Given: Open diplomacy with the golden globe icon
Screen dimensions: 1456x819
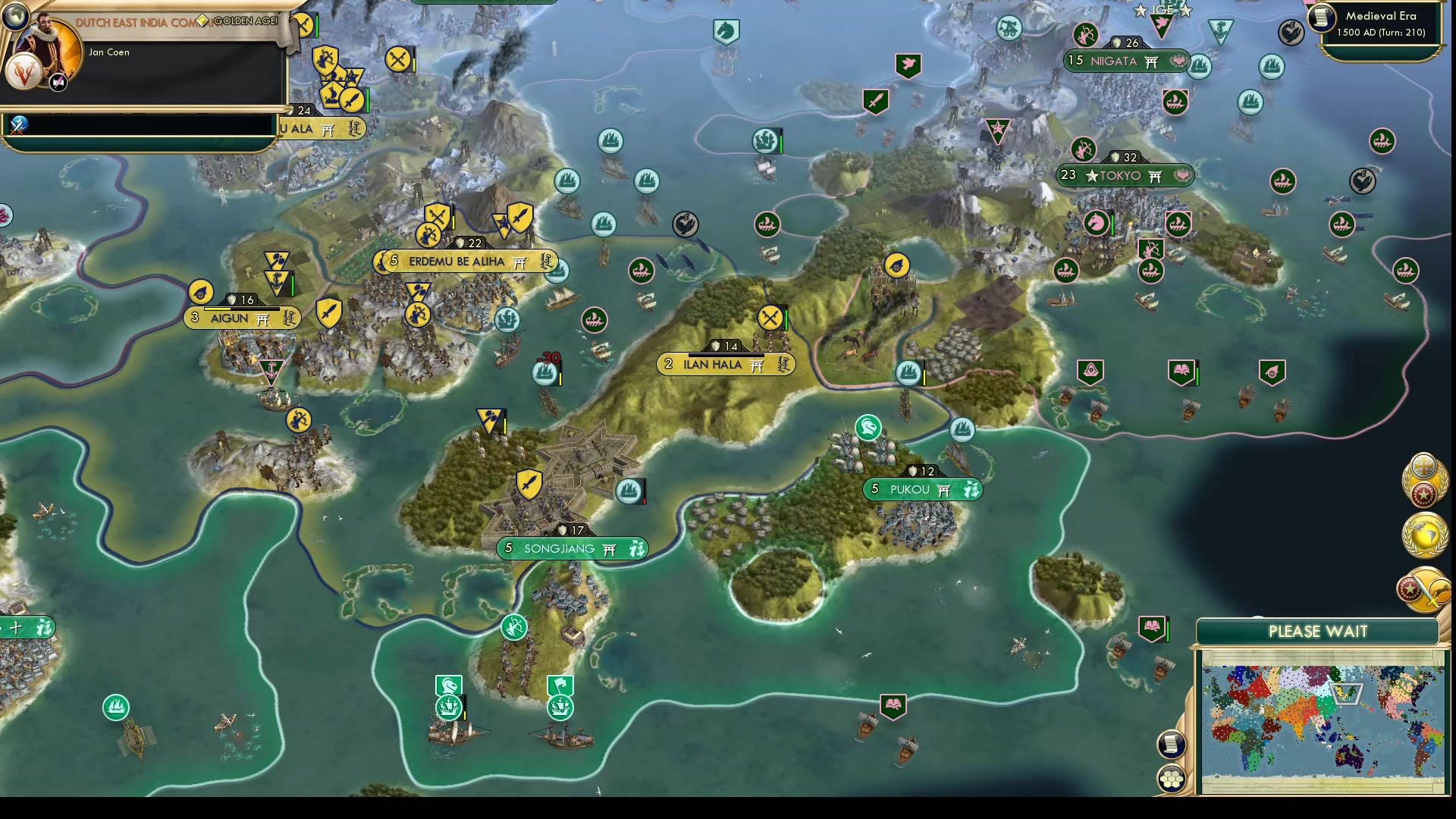Looking at the screenshot, I should tap(1424, 535).
